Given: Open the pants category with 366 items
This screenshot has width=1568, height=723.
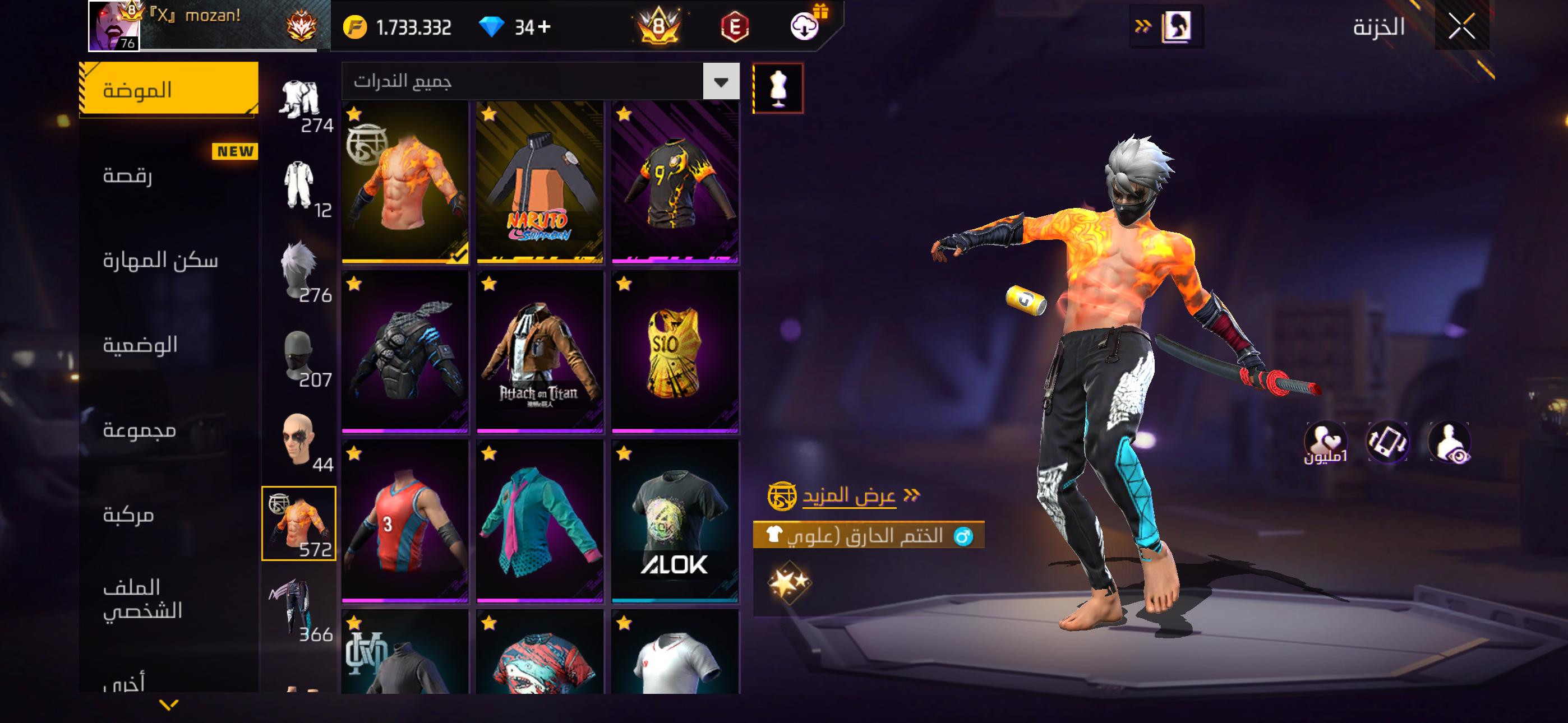Looking at the screenshot, I should 299,609.
